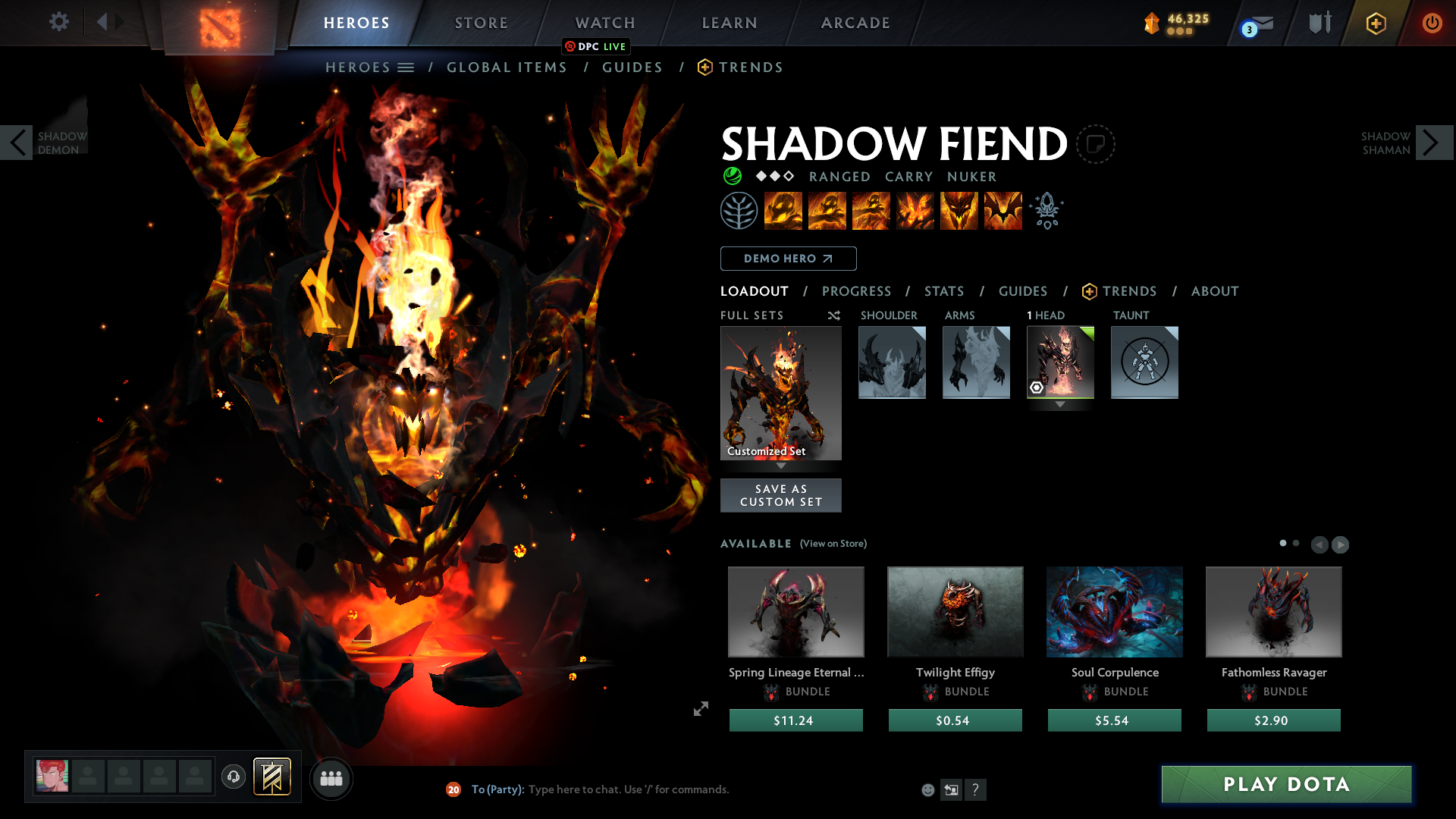Open the PROGRESS loadout tab

[857, 291]
